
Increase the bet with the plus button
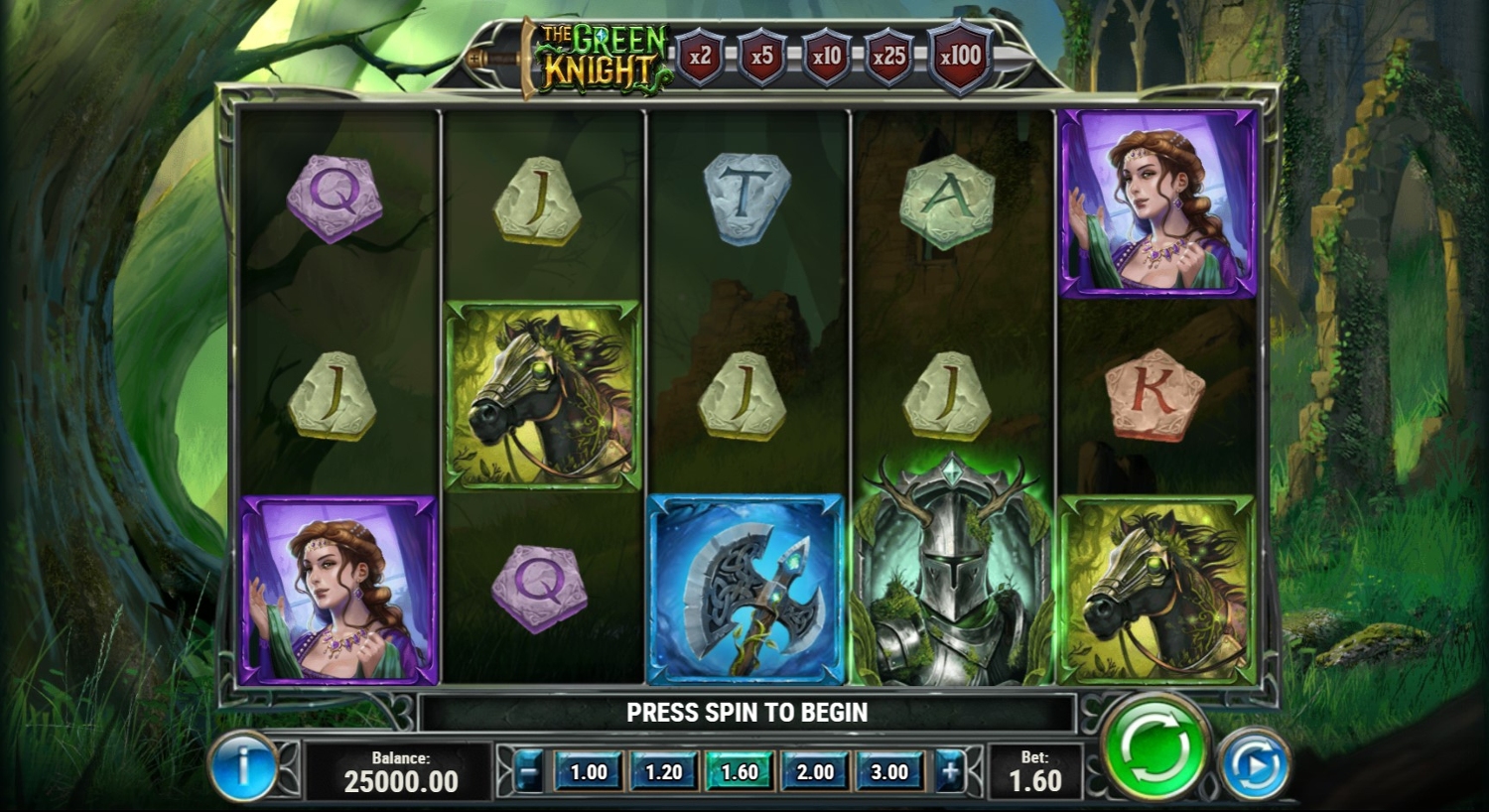[950, 771]
